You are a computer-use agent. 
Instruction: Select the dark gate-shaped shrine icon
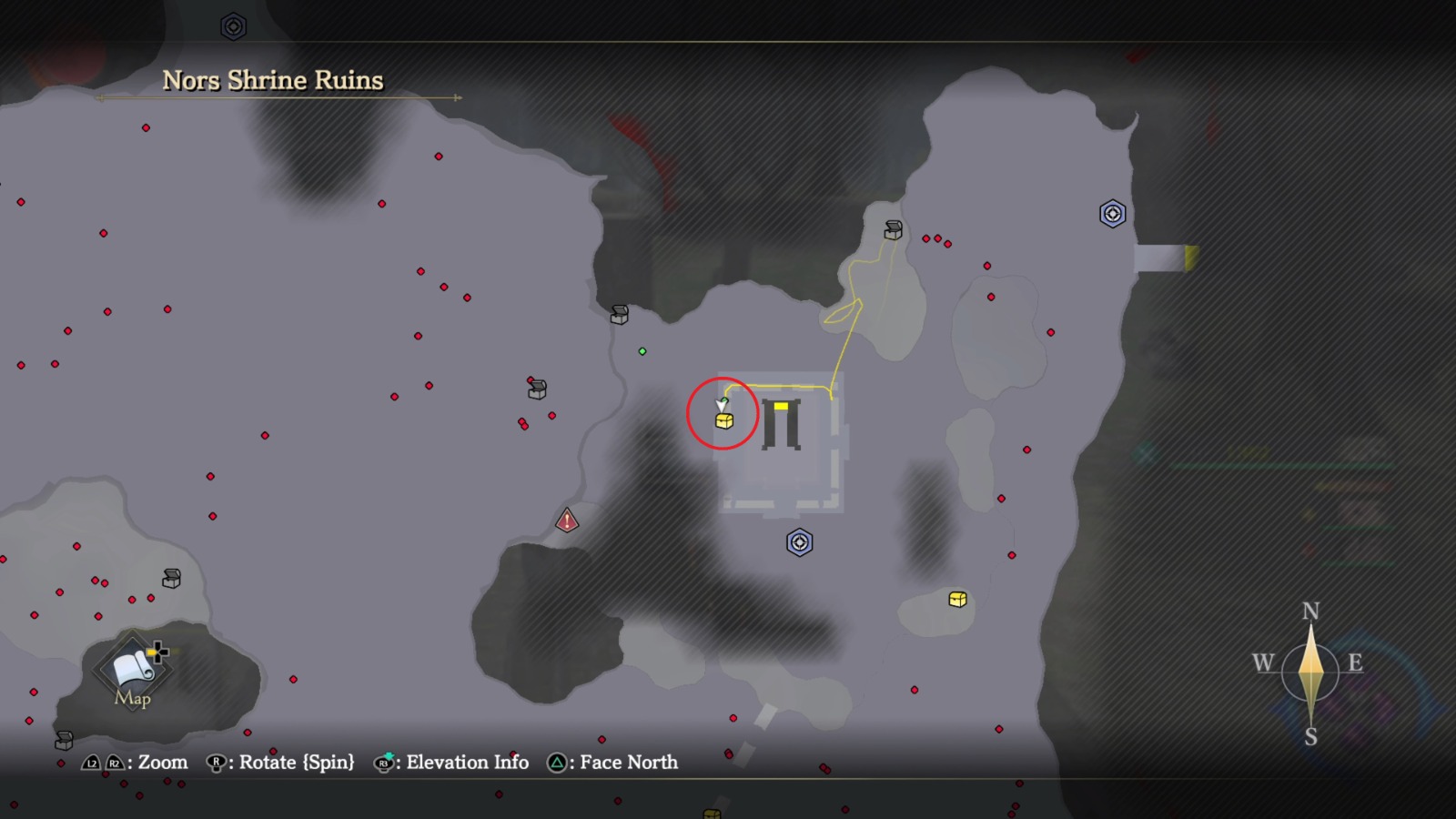point(781,424)
